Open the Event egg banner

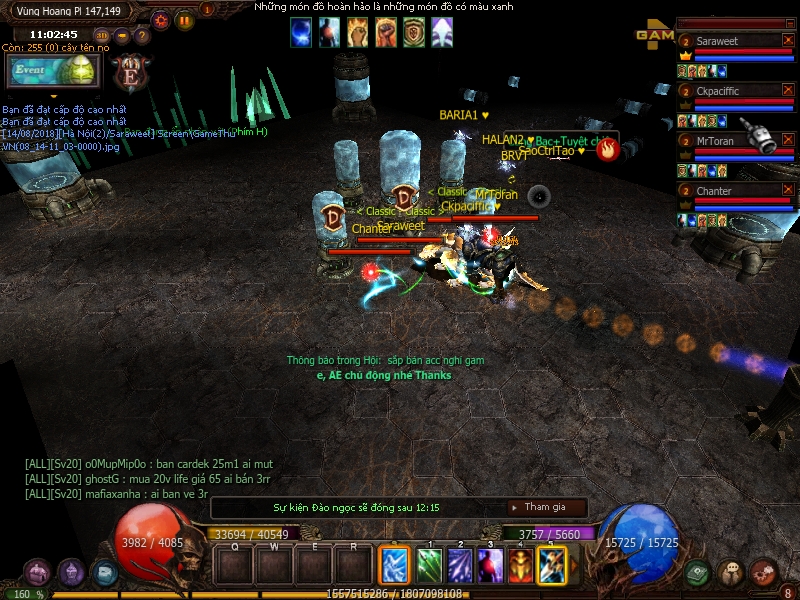pyautogui.click(x=51, y=71)
